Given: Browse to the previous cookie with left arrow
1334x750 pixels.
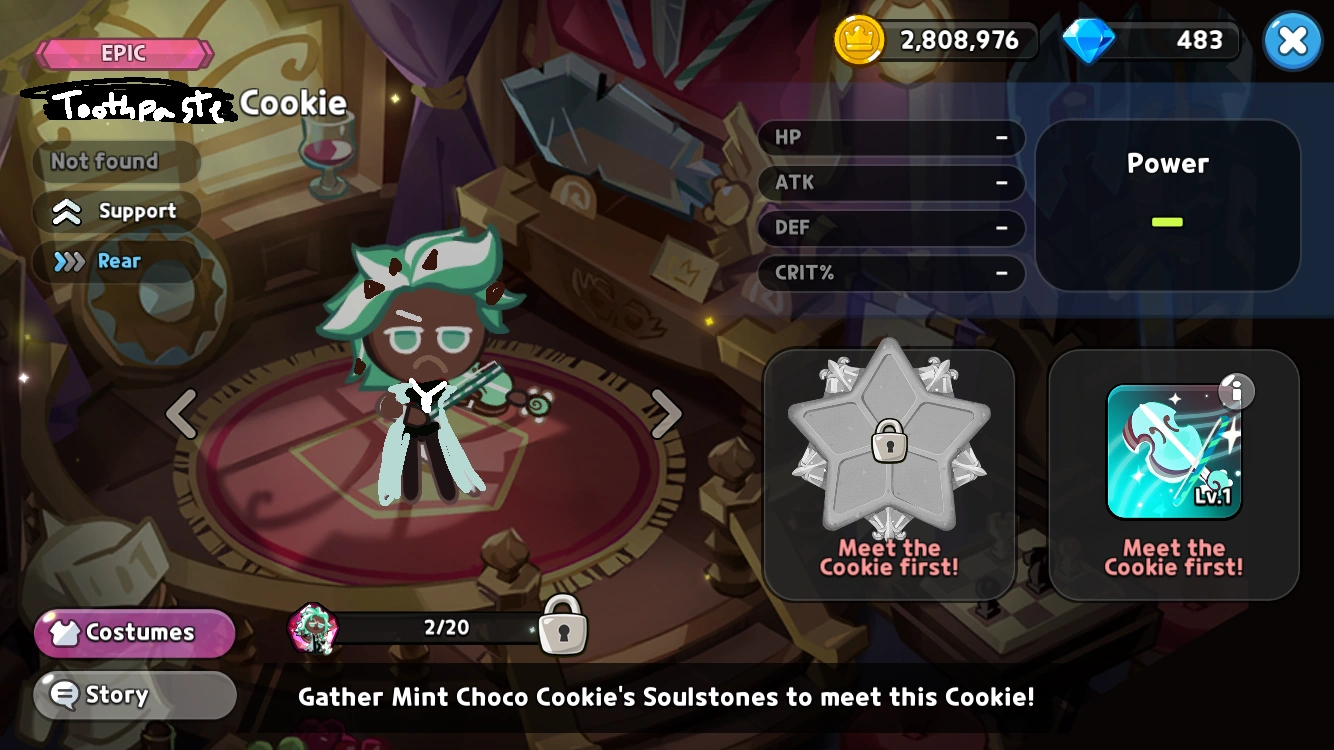Looking at the screenshot, I should [180, 413].
